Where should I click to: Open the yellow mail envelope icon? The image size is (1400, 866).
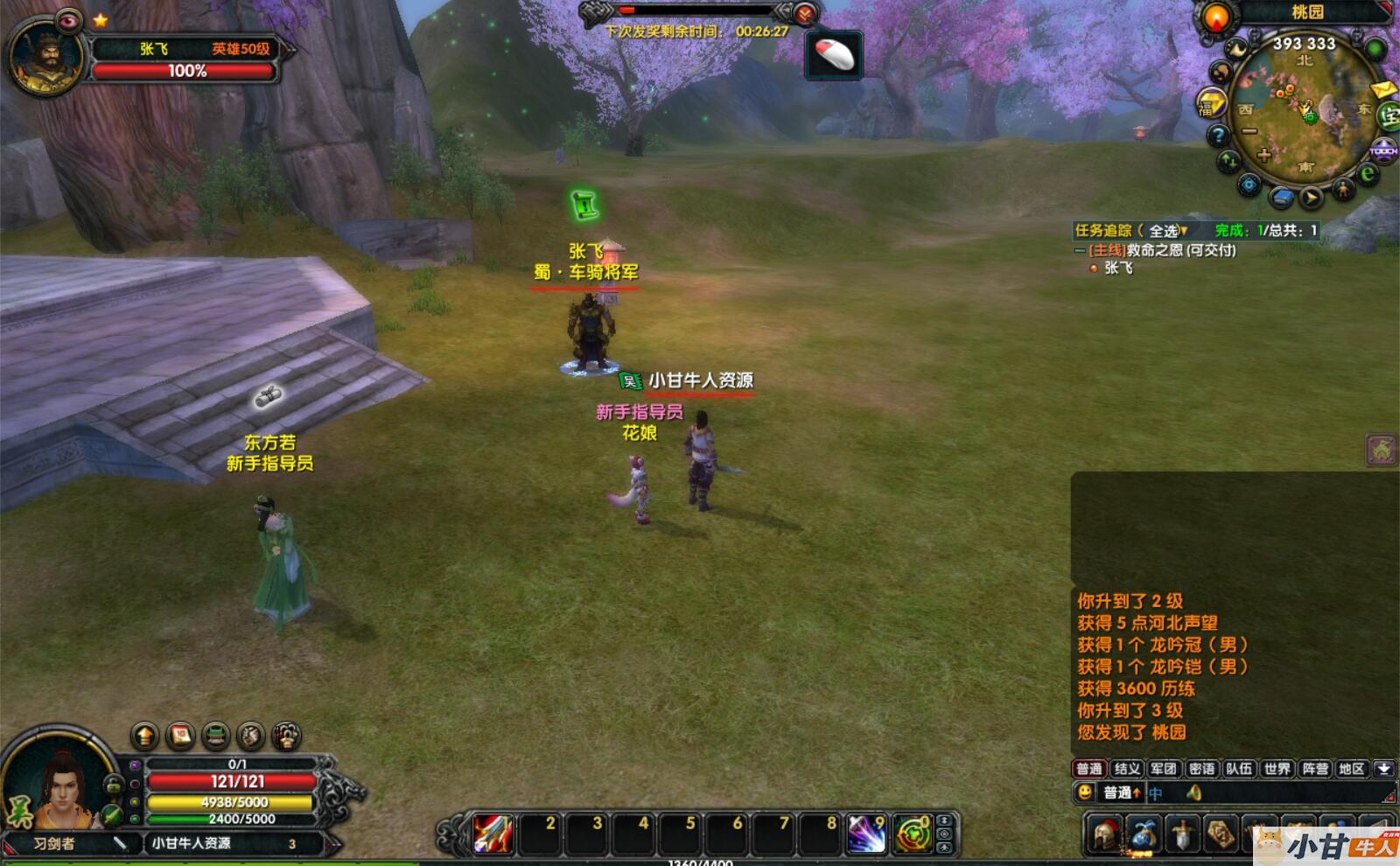click(x=1382, y=90)
